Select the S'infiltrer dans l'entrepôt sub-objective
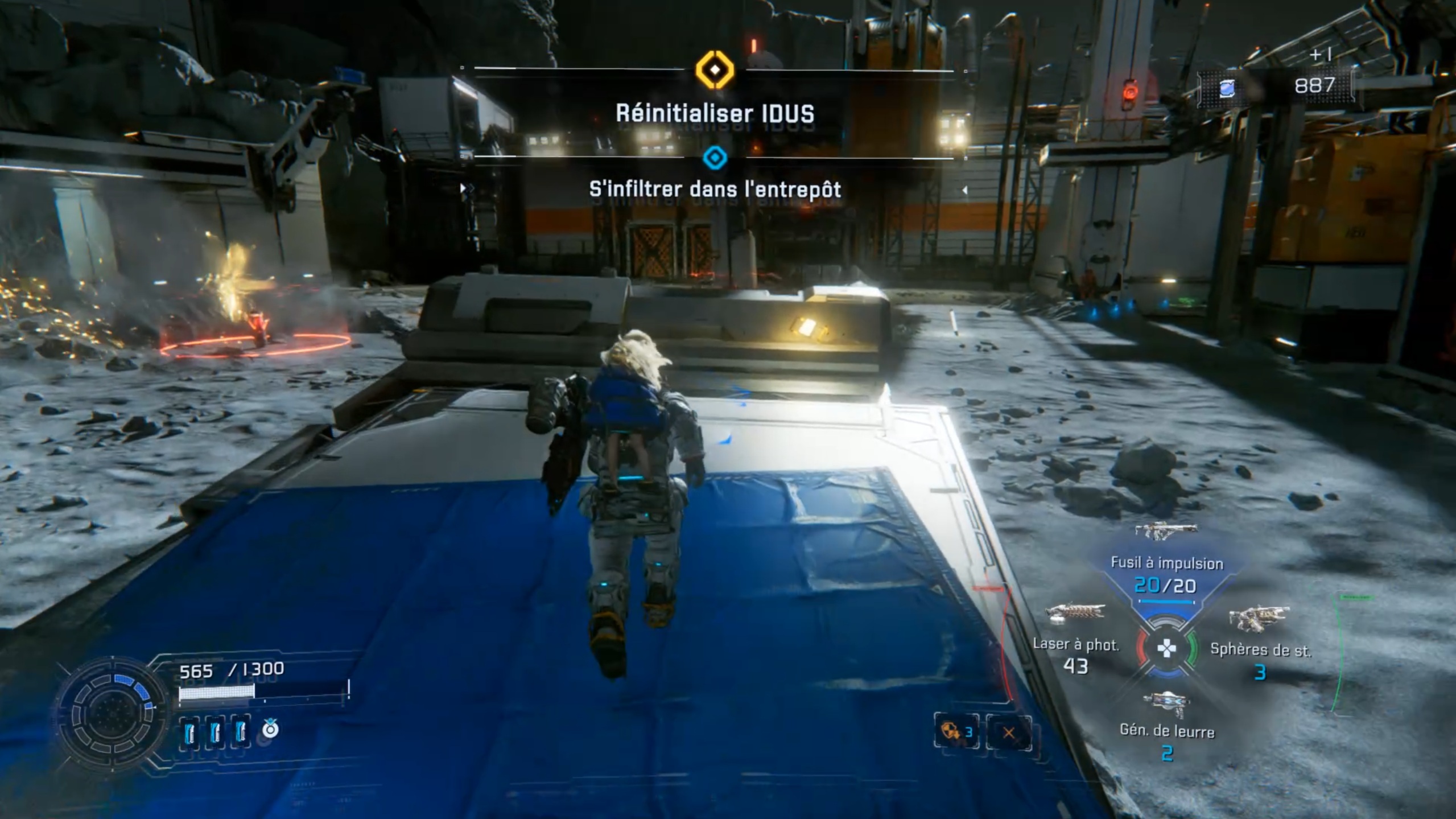Image resolution: width=1456 pixels, height=819 pixels. point(715,189)
